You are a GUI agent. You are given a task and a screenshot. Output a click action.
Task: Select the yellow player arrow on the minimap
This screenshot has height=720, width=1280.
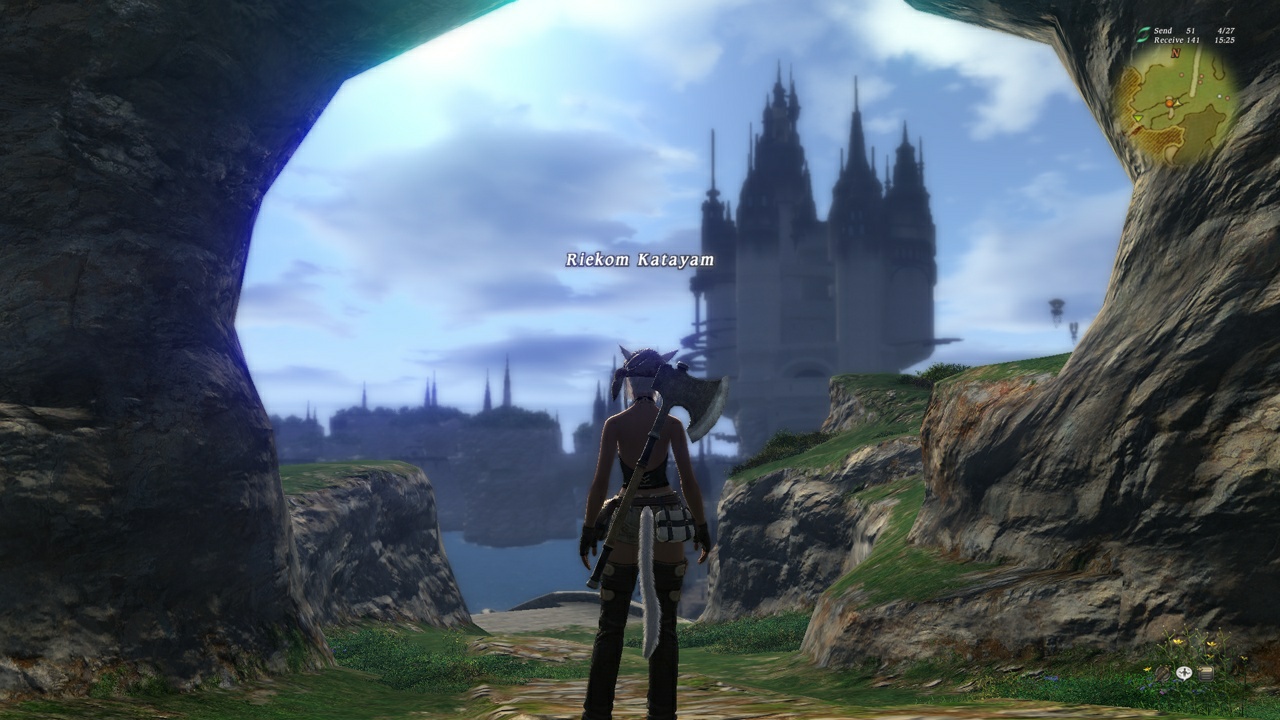[x=1177, y=103]
